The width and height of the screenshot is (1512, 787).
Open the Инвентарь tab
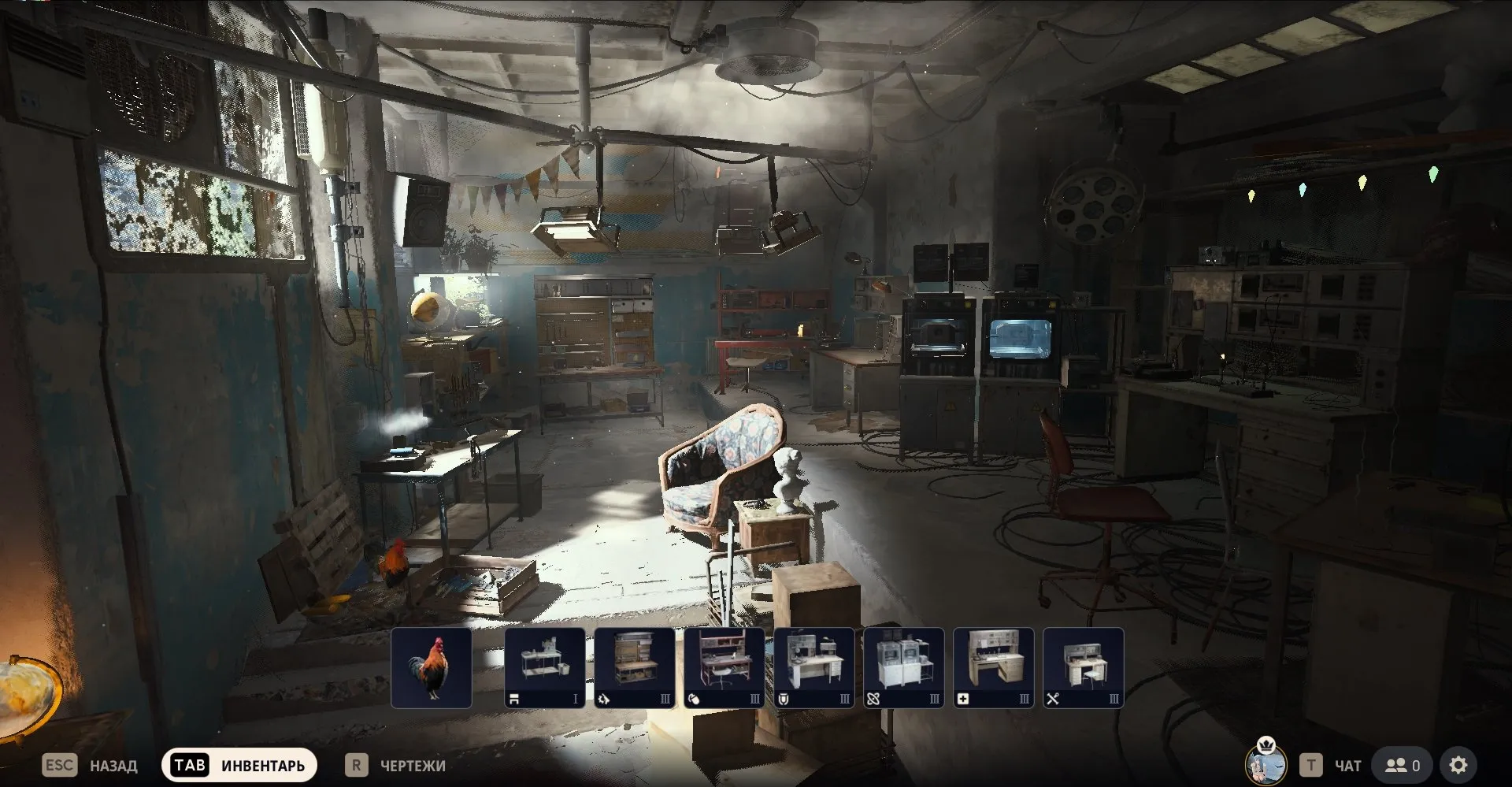click(x=239, y=765)
